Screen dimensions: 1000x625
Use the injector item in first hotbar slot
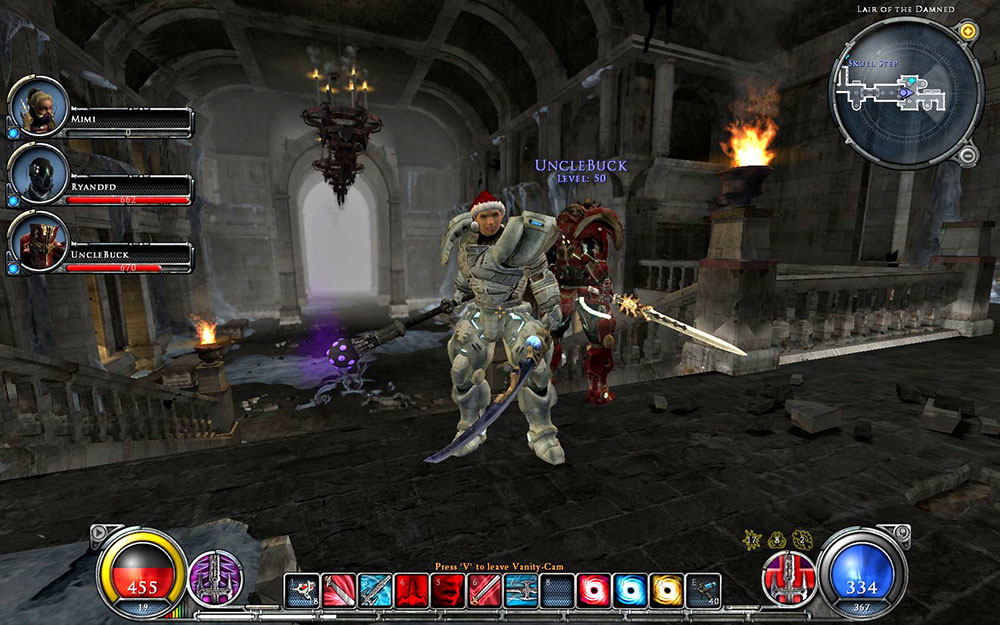(302, 590)
